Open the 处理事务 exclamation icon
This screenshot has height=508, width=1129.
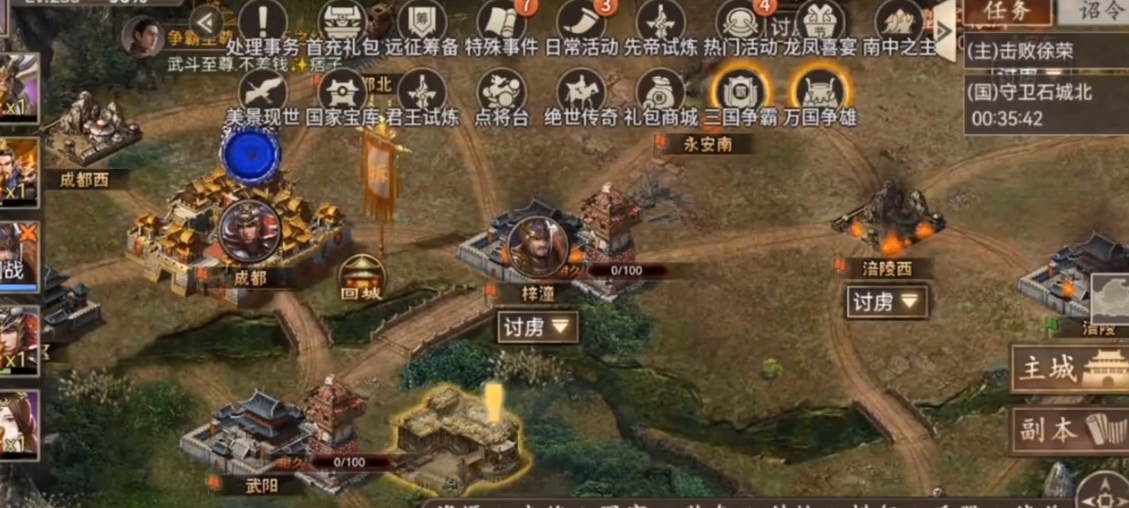[x=263, y=23]
